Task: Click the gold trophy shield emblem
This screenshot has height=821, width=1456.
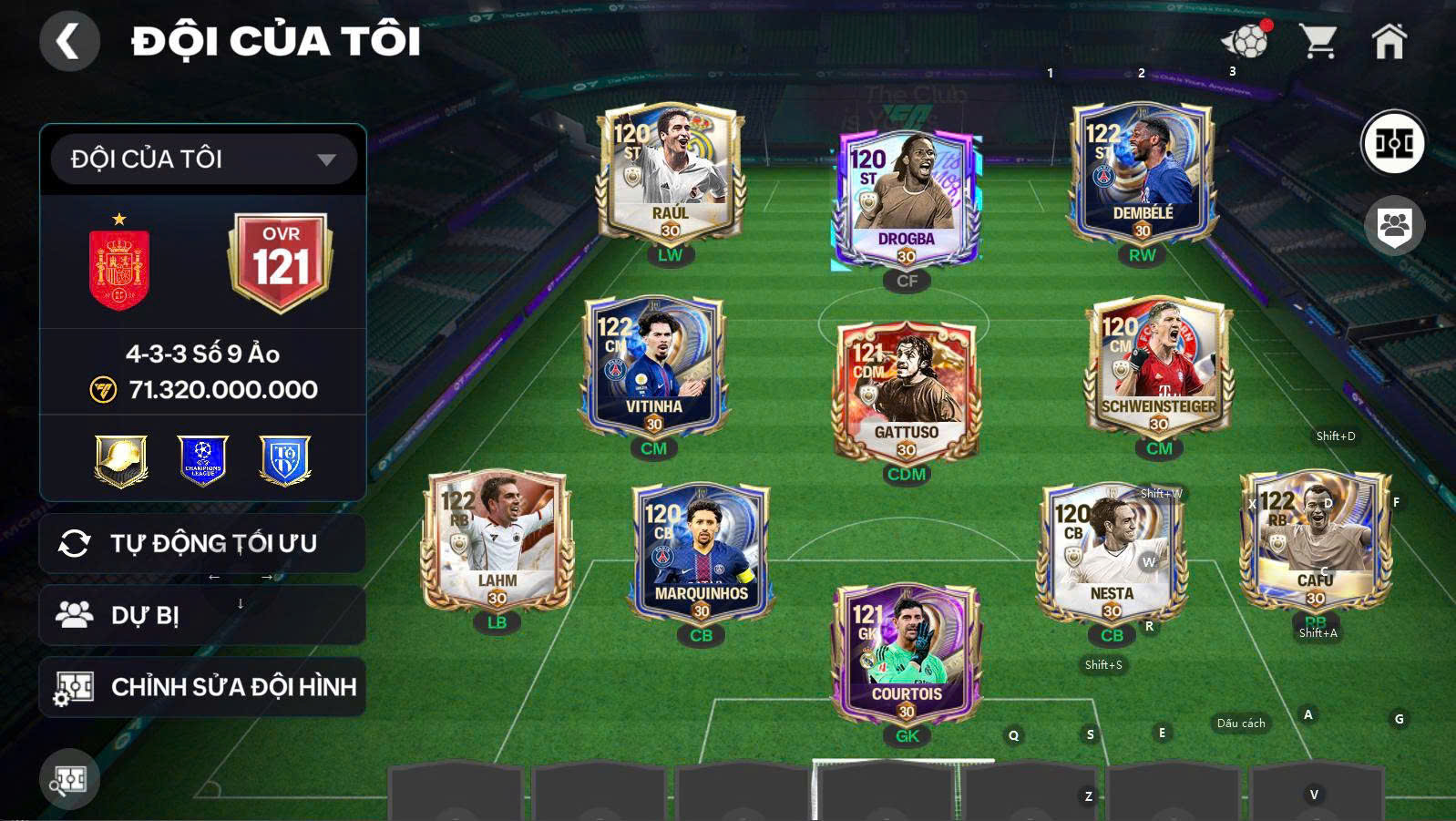Action: pos(121,462)
